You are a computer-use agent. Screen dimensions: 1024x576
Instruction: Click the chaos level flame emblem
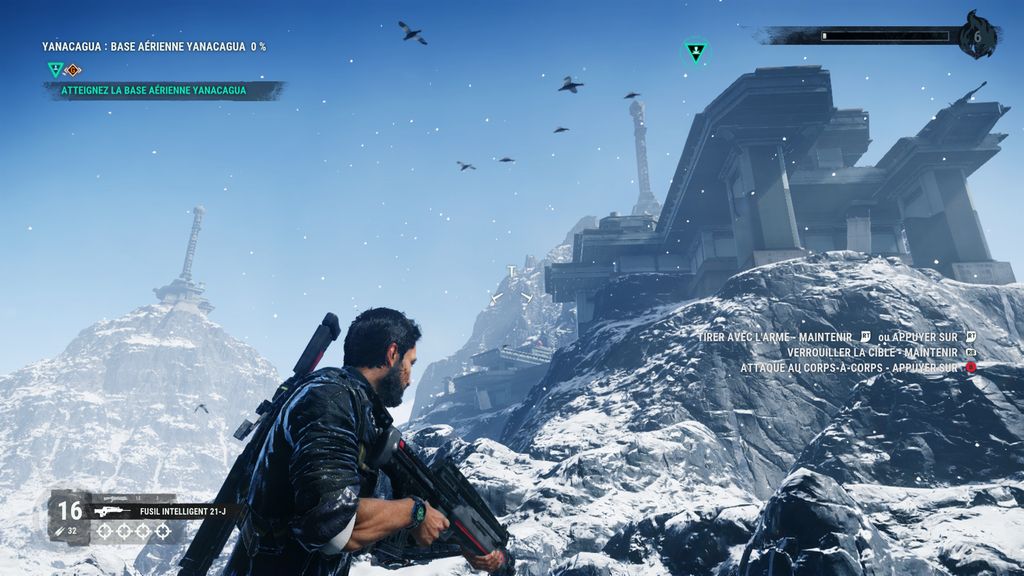(977, 35)
